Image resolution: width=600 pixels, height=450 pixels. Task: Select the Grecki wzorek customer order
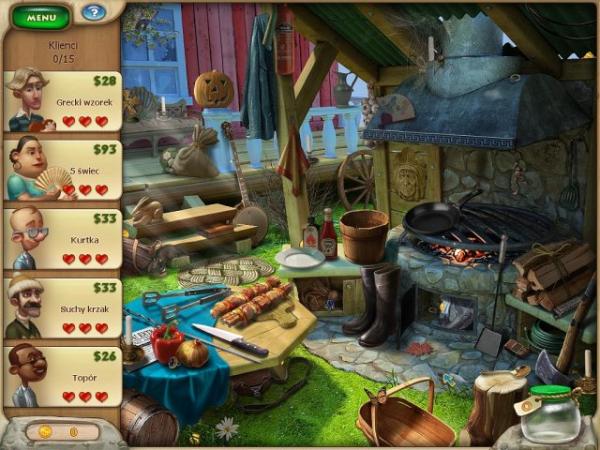(x=62, y=101)
